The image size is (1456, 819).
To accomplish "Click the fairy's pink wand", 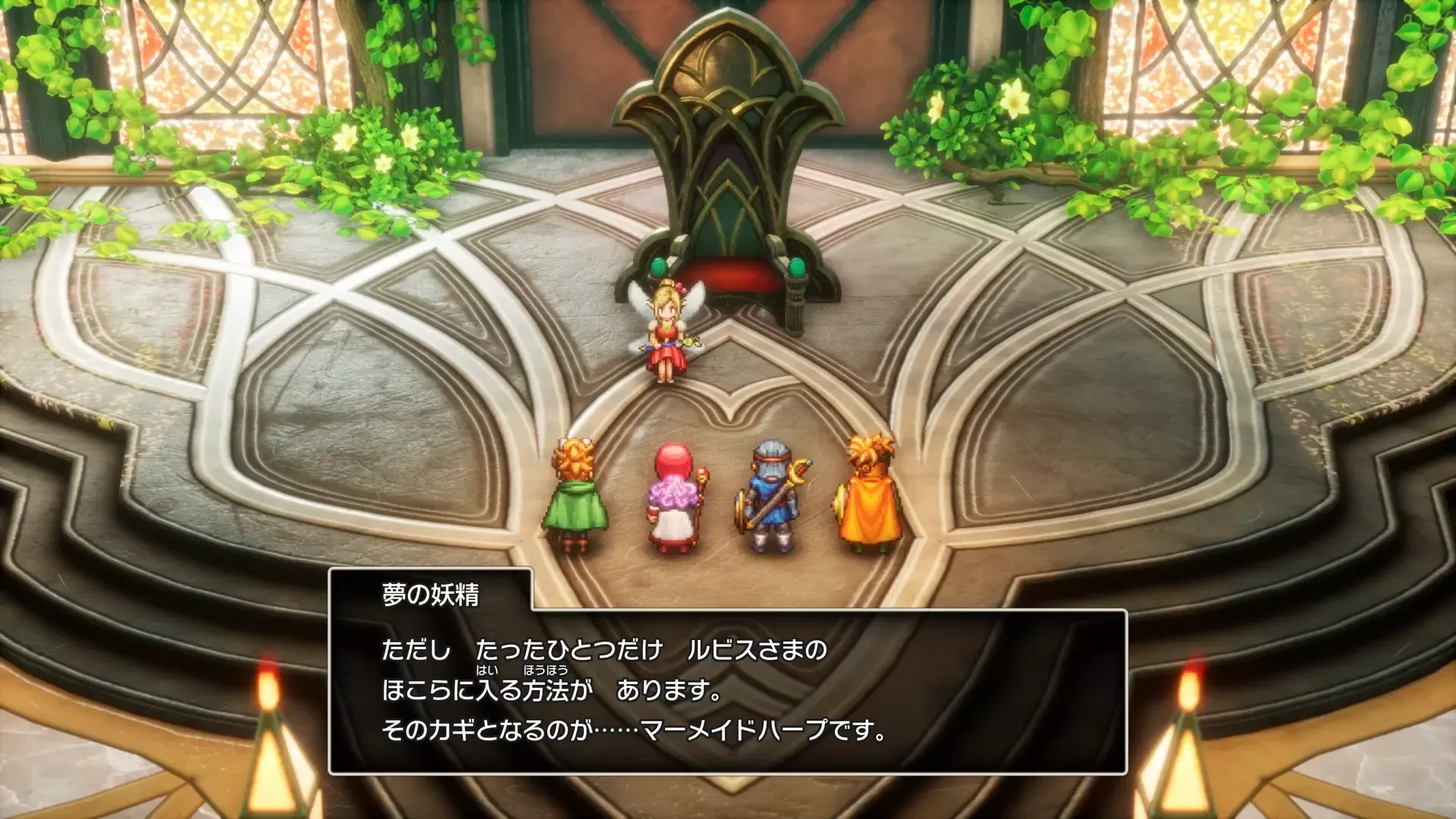I will pyautogui.click(x=686, y=341).
